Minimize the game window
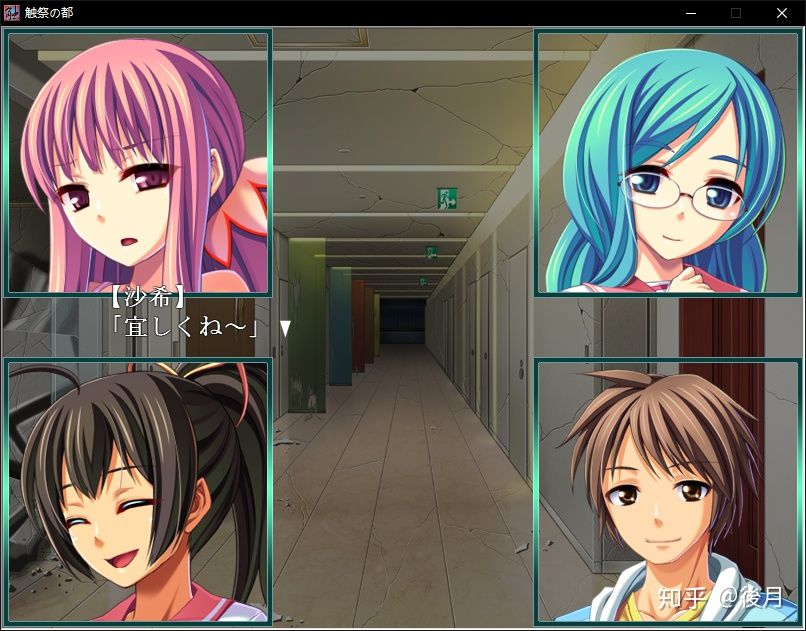The height and width of the screenshot is (631, 806). point(690,13)
